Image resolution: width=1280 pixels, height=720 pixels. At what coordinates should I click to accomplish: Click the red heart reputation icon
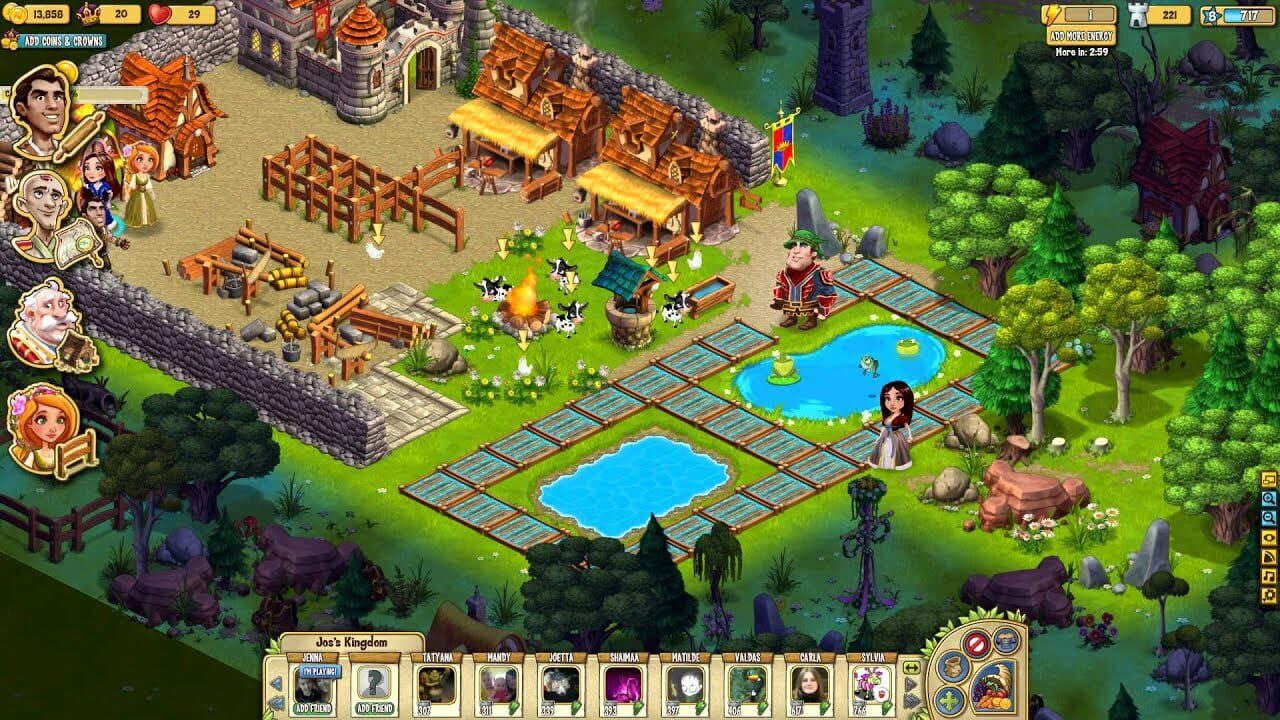(x=158, y=12)
